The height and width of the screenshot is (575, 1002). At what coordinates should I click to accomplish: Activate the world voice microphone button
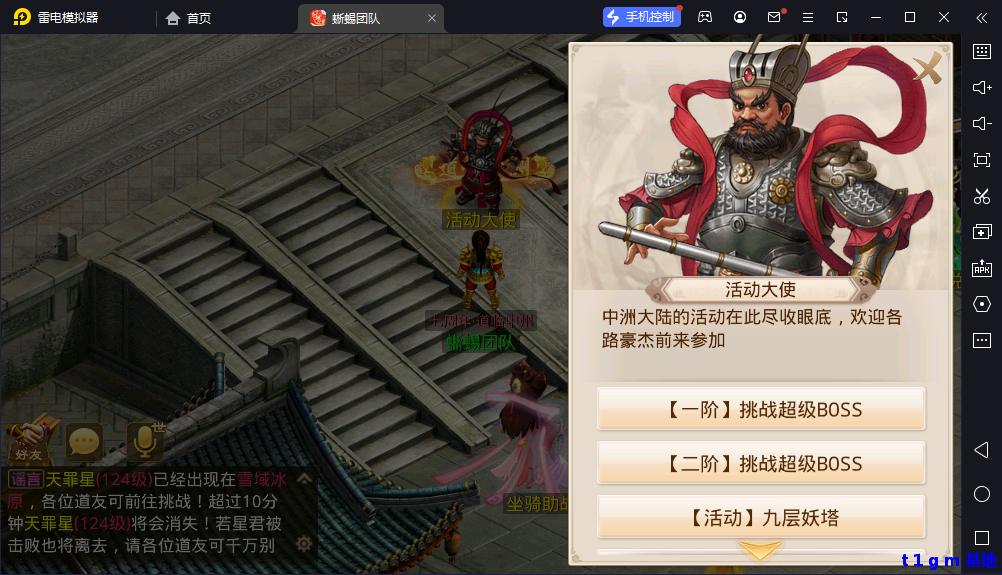145,440
